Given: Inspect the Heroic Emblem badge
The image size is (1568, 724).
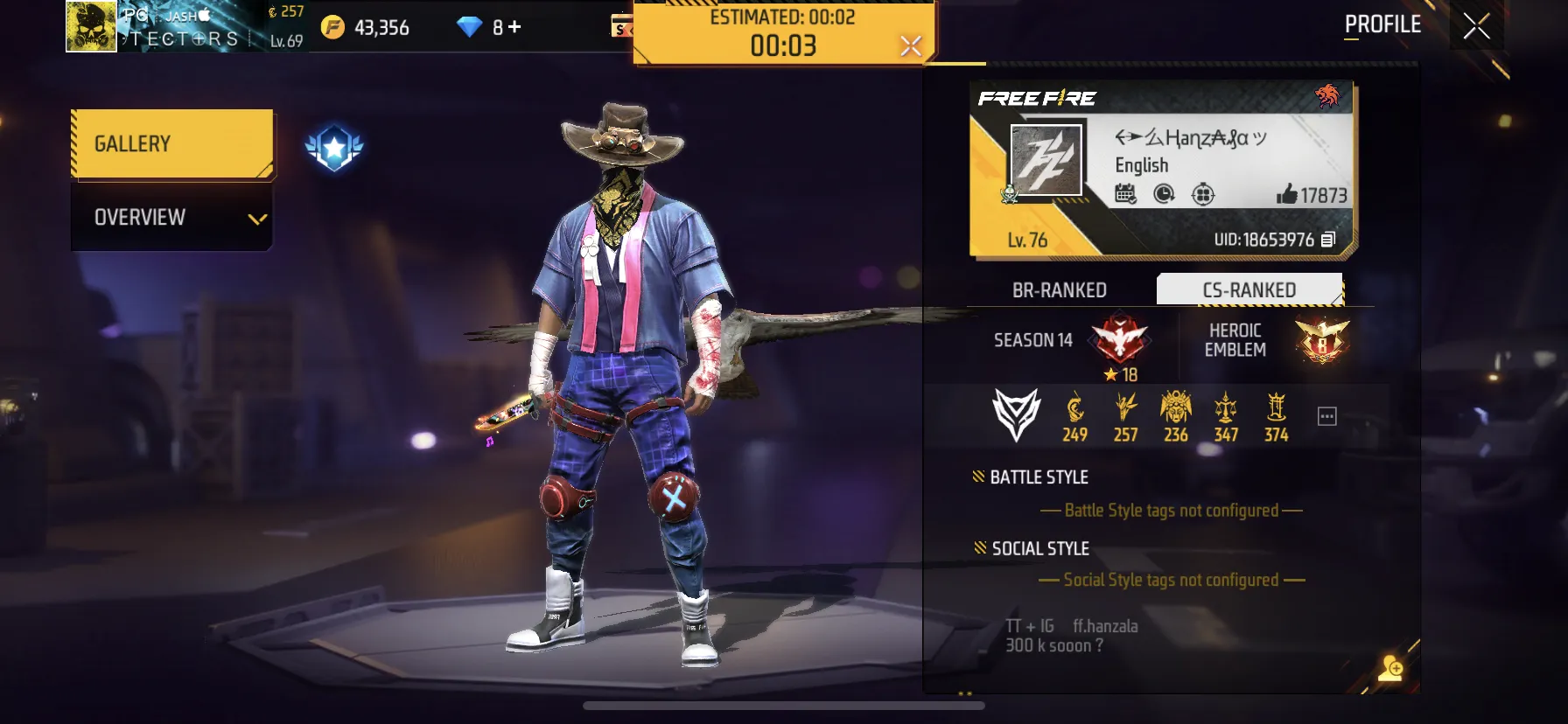Looking at the screenshot, I should click(1321, 340).
